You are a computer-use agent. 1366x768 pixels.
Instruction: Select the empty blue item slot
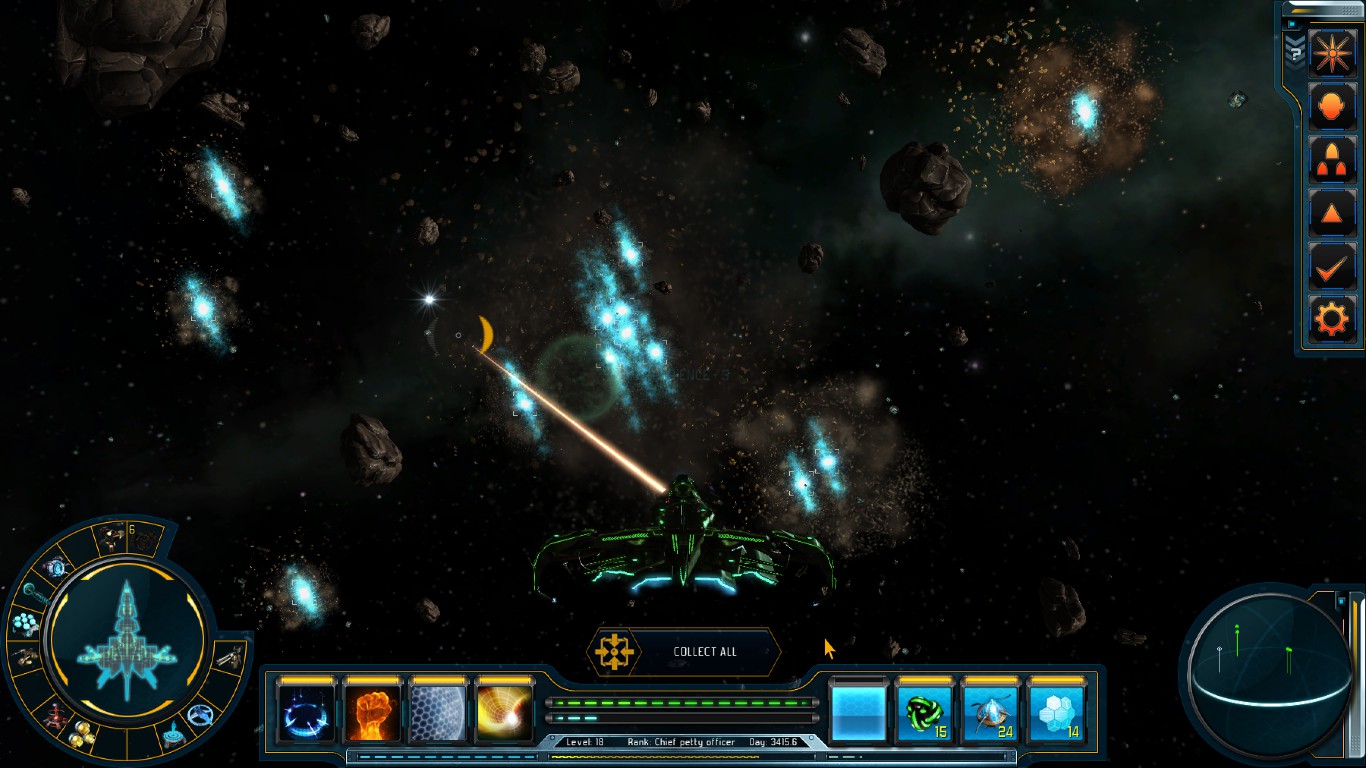point(858,713)
